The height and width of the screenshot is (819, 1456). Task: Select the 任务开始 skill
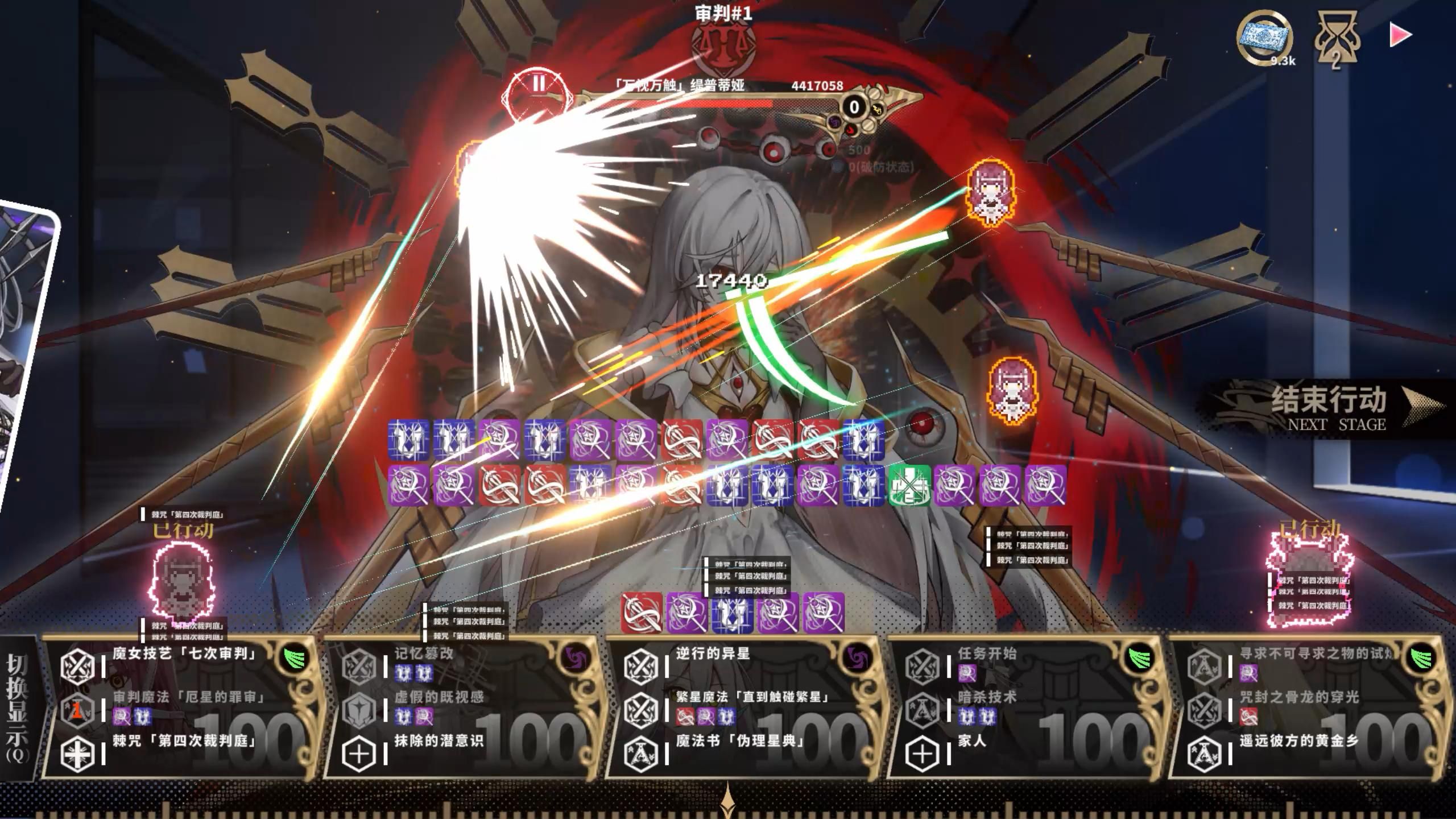(x=987, y=654)
